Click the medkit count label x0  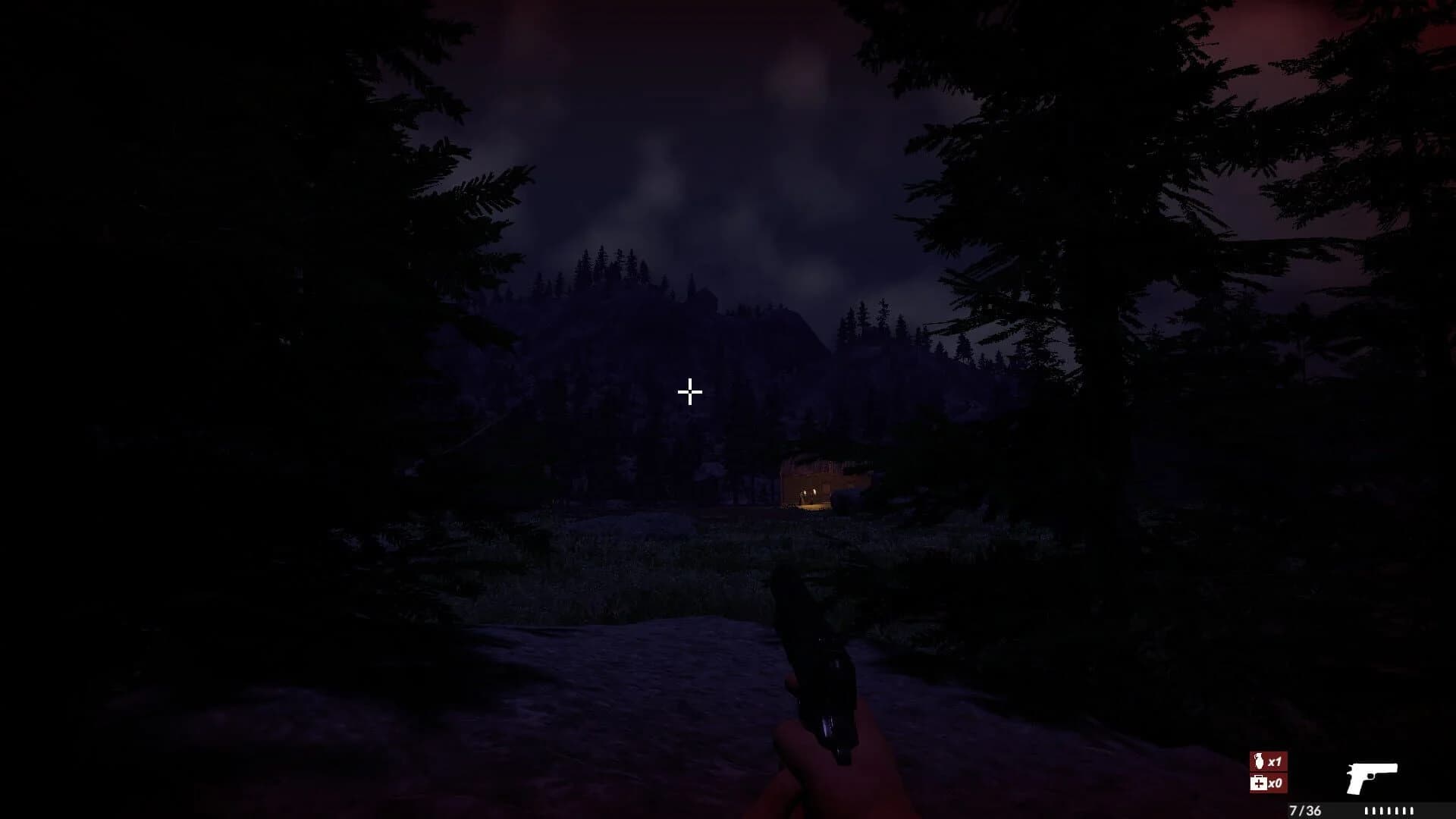pos(1276,783)
